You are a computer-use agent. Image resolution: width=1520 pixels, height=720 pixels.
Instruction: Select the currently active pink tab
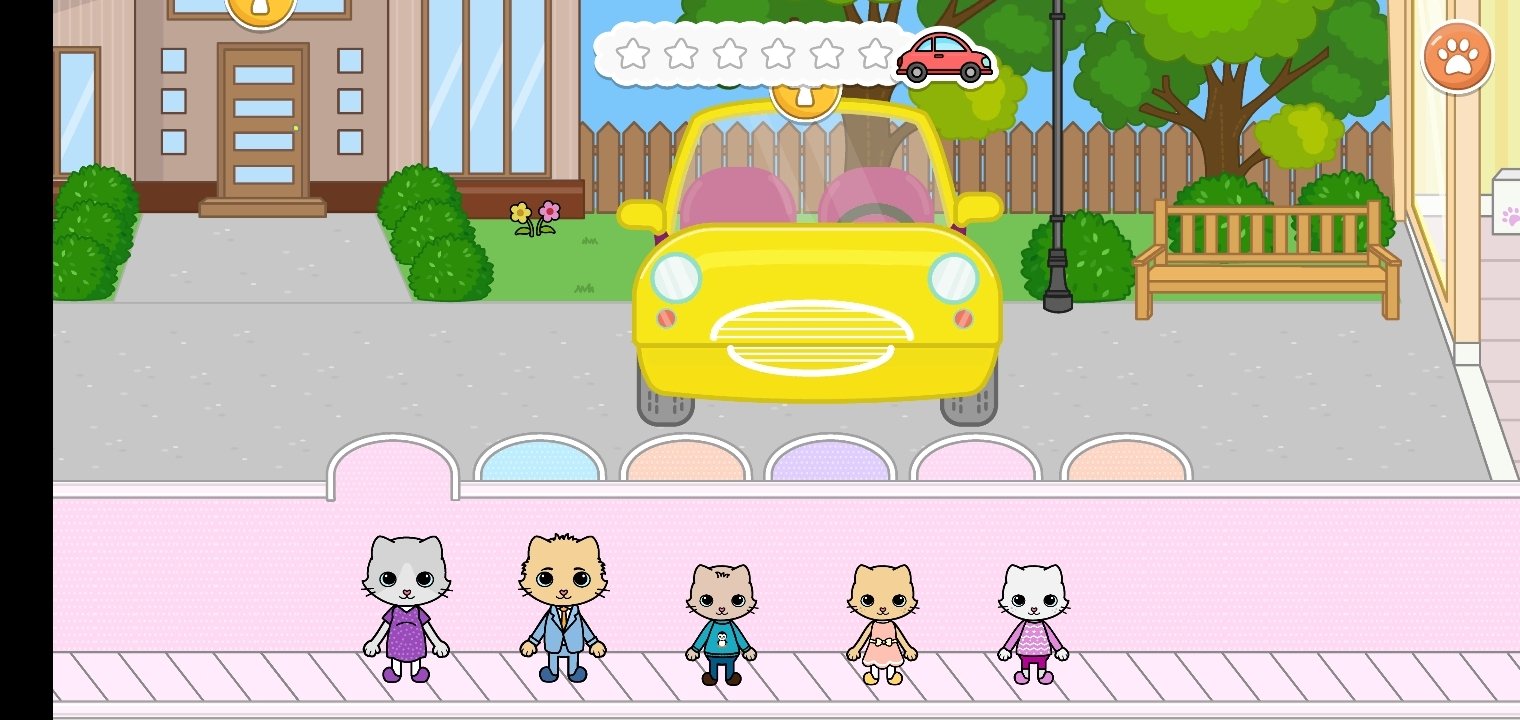tap(394, 462)
